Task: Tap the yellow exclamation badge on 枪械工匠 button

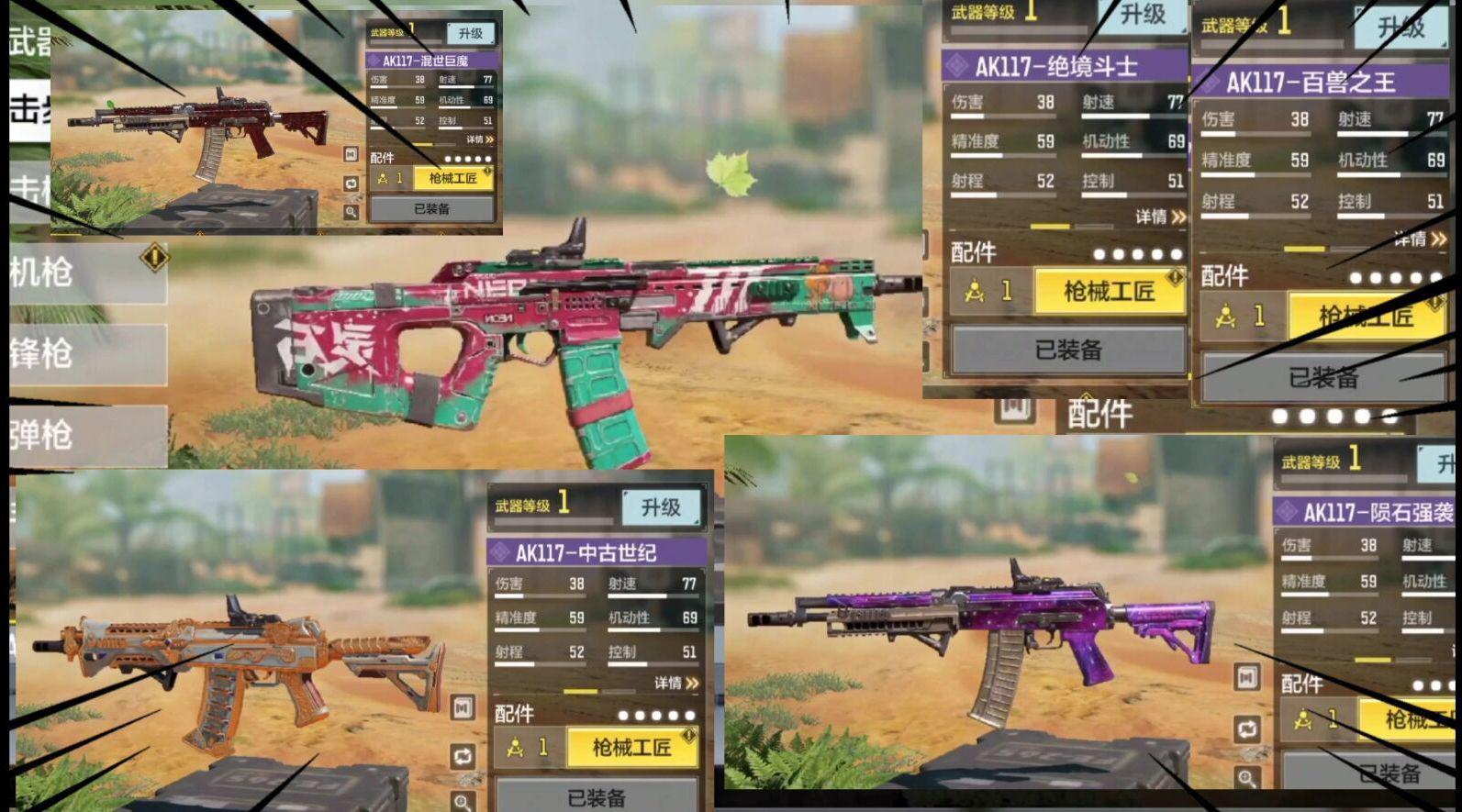Action: point(487,171)
